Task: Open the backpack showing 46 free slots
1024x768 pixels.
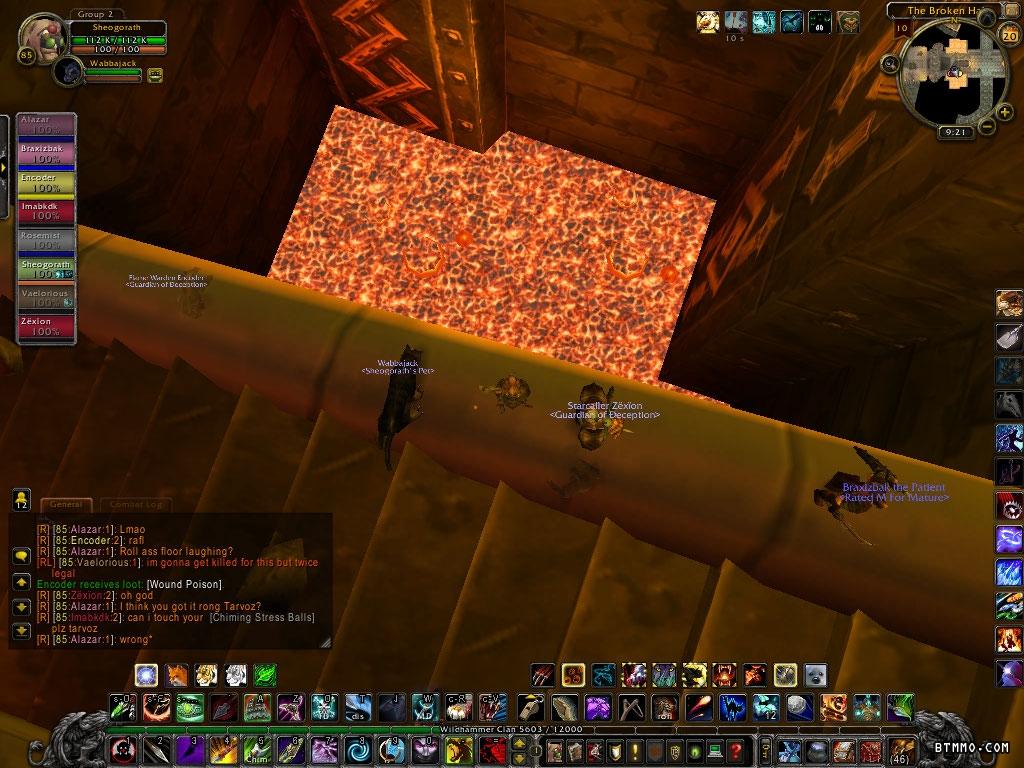Action: coord(901,750)
